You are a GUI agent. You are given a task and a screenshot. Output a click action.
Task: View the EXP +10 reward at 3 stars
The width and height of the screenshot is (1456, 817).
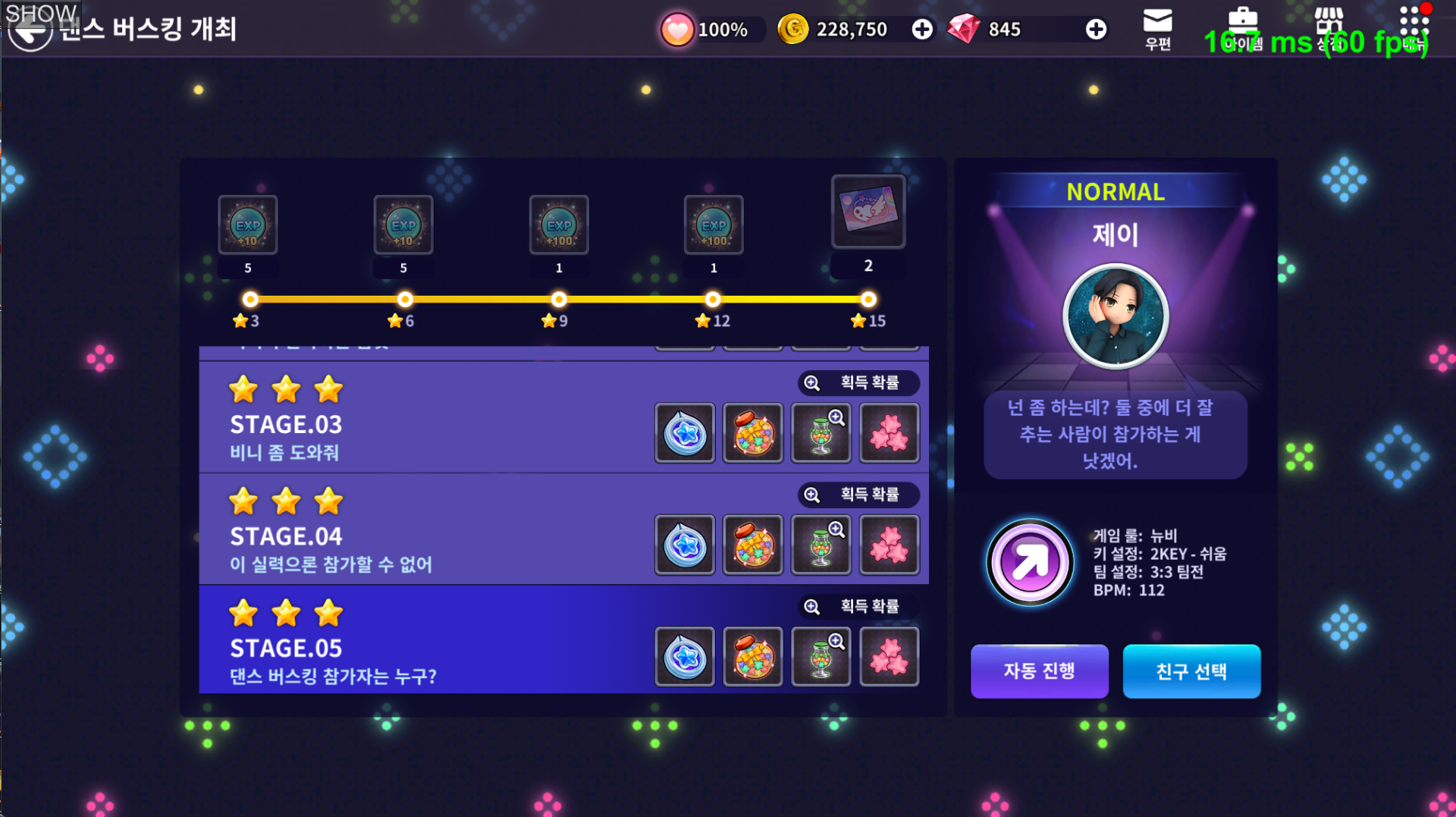click(x=248, y=225)
